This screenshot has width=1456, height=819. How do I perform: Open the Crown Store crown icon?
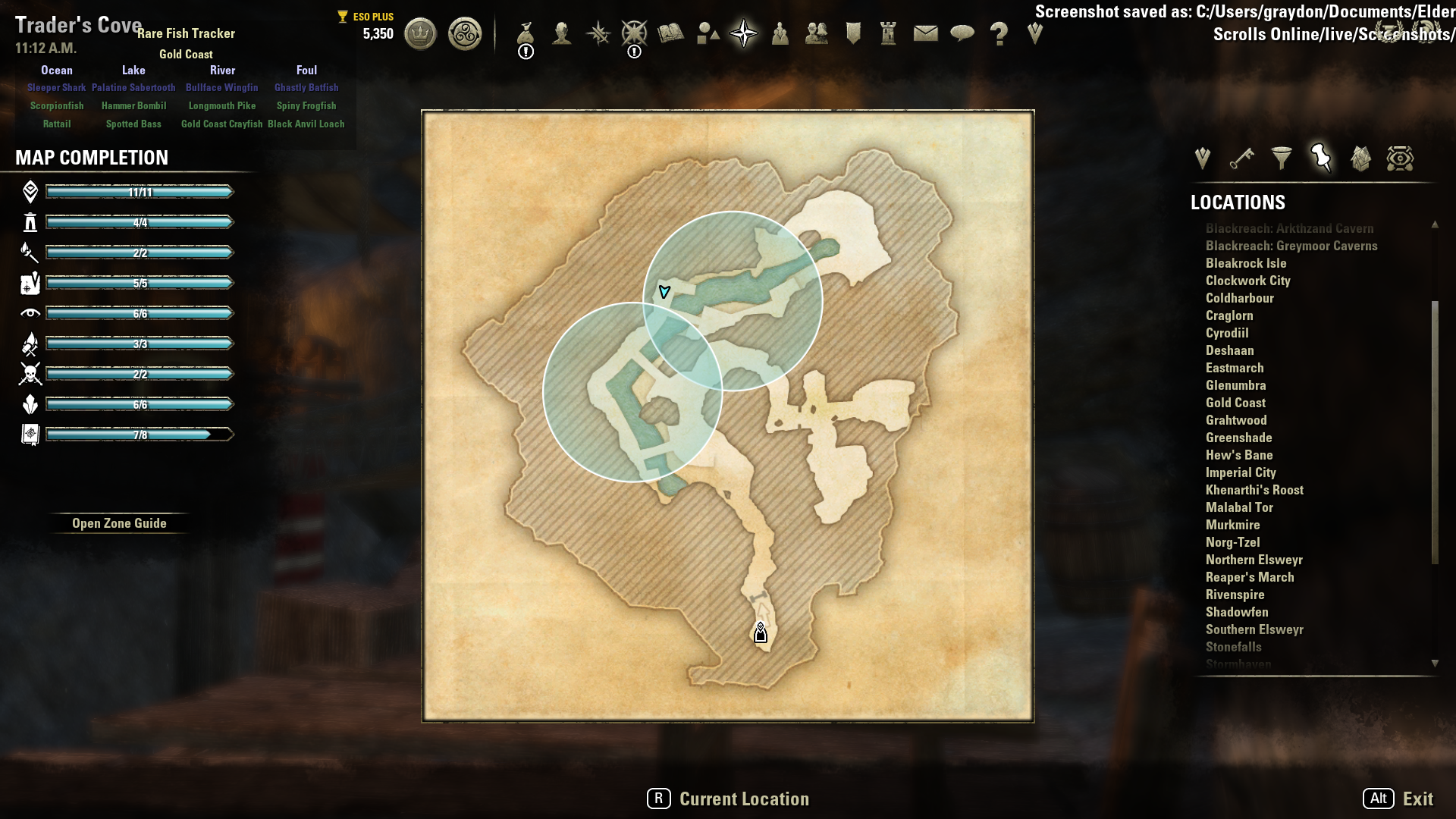(420, 34)
